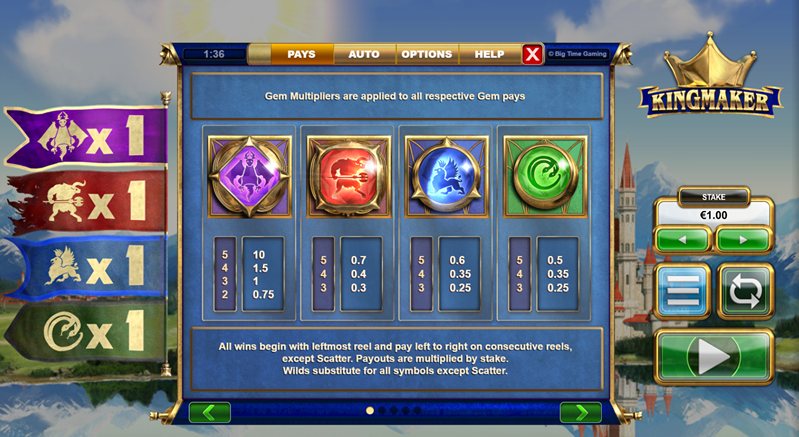Show the OPTIONS tab

click(426, 54)
